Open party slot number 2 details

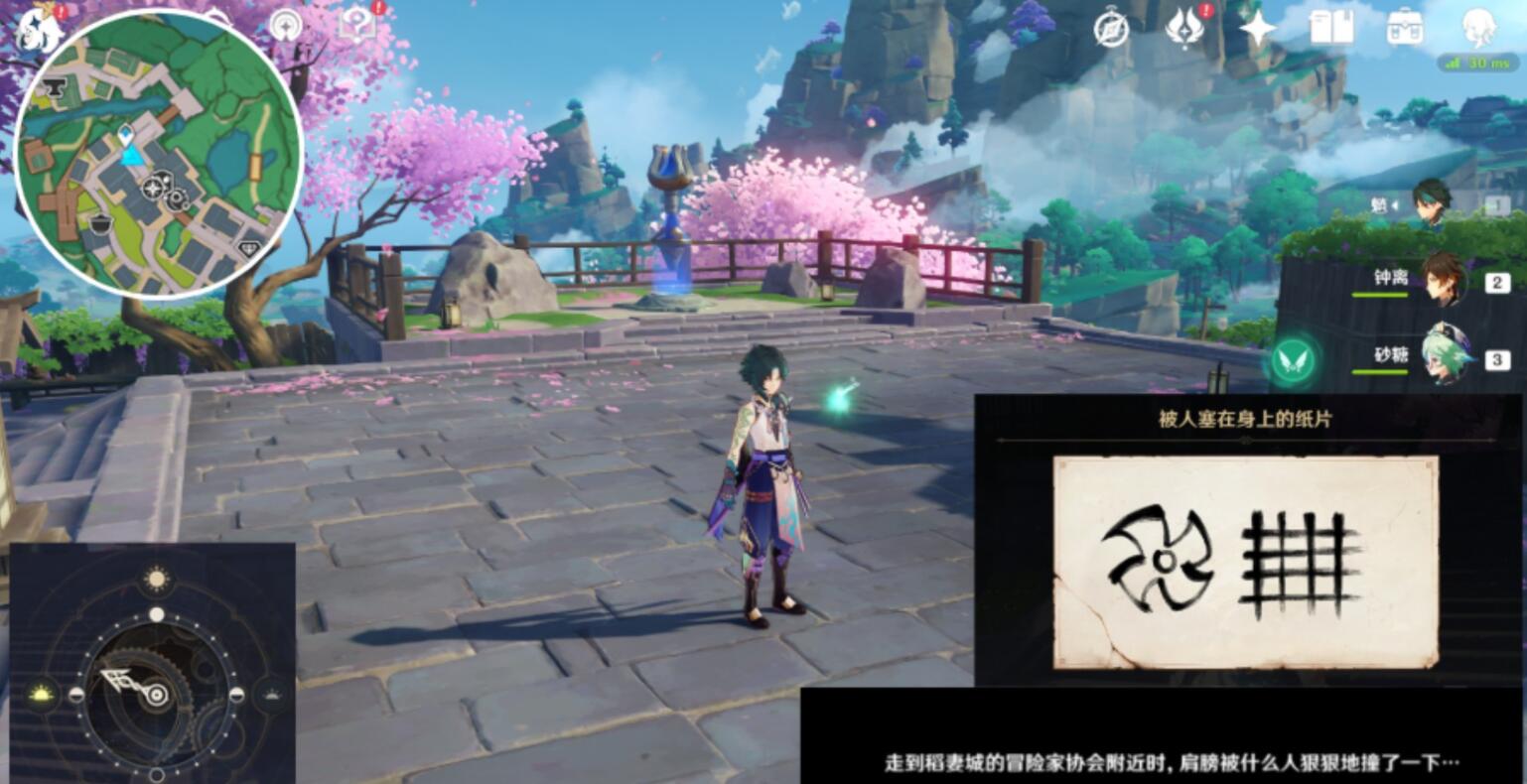[1496, 281]
